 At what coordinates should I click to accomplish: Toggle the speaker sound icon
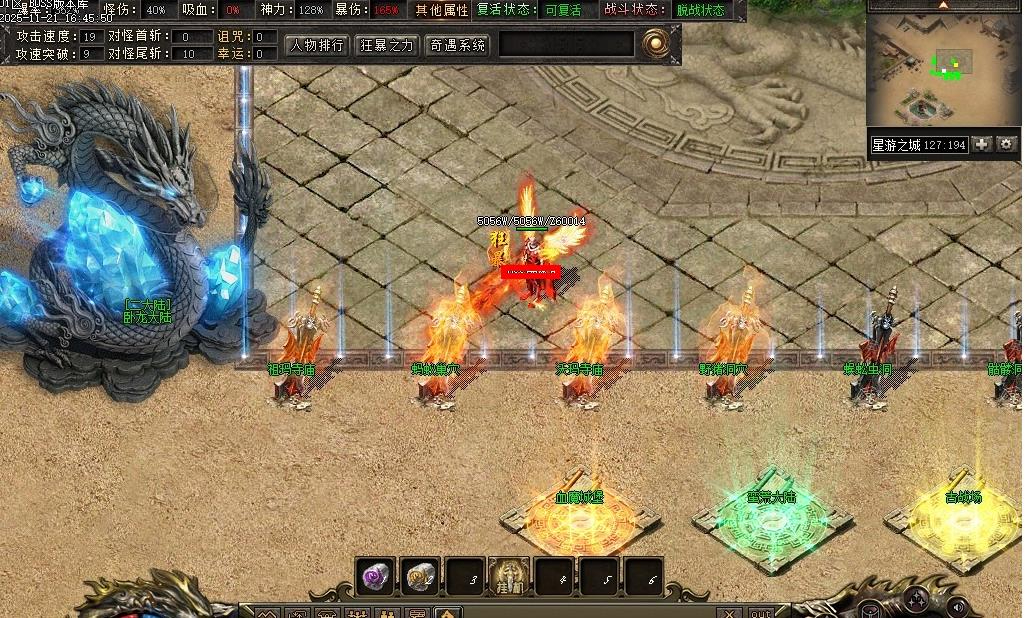[x=958, y=605]
